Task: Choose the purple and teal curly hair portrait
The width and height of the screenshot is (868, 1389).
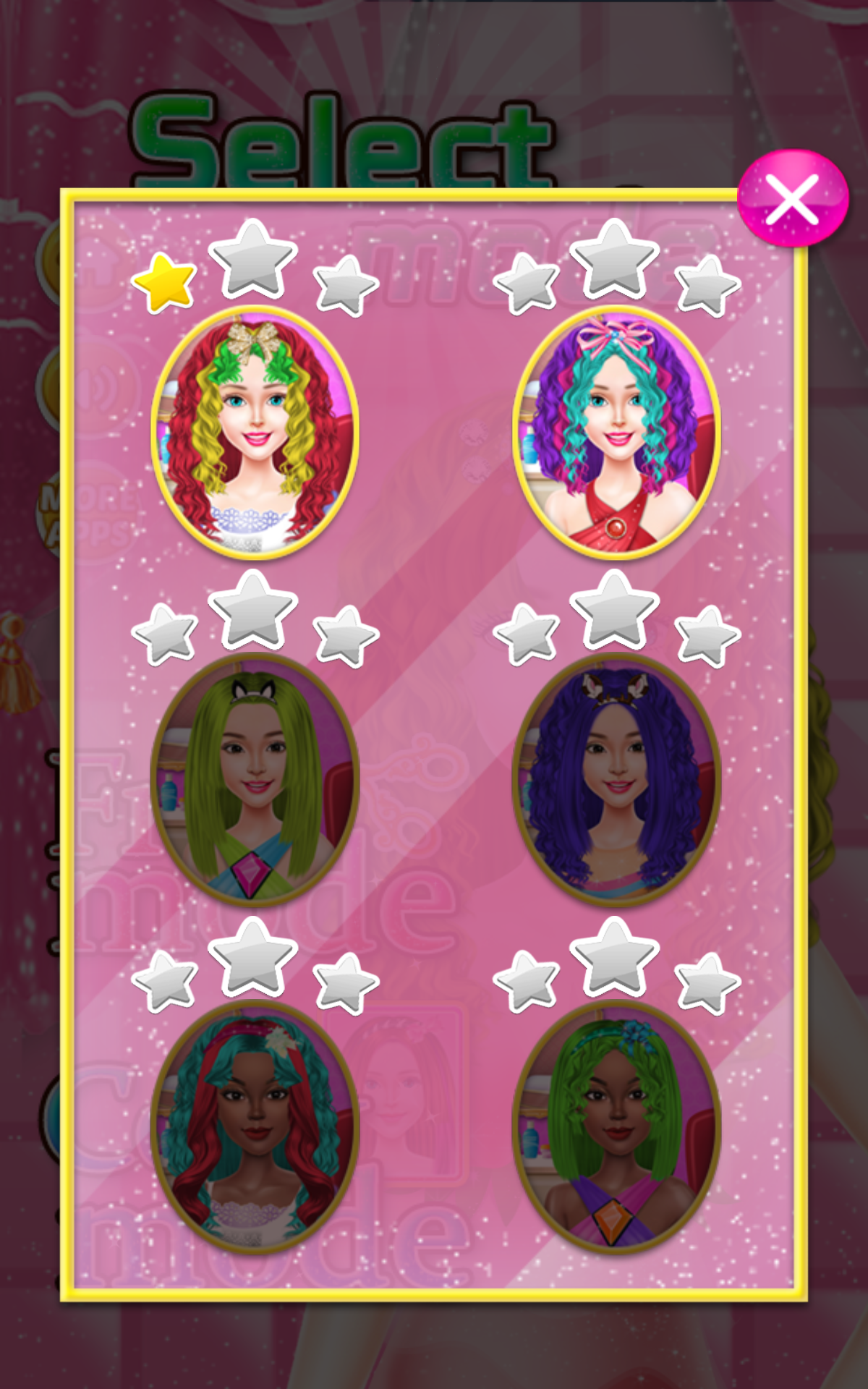Action: pyautogui.click(x=616, y=433)
